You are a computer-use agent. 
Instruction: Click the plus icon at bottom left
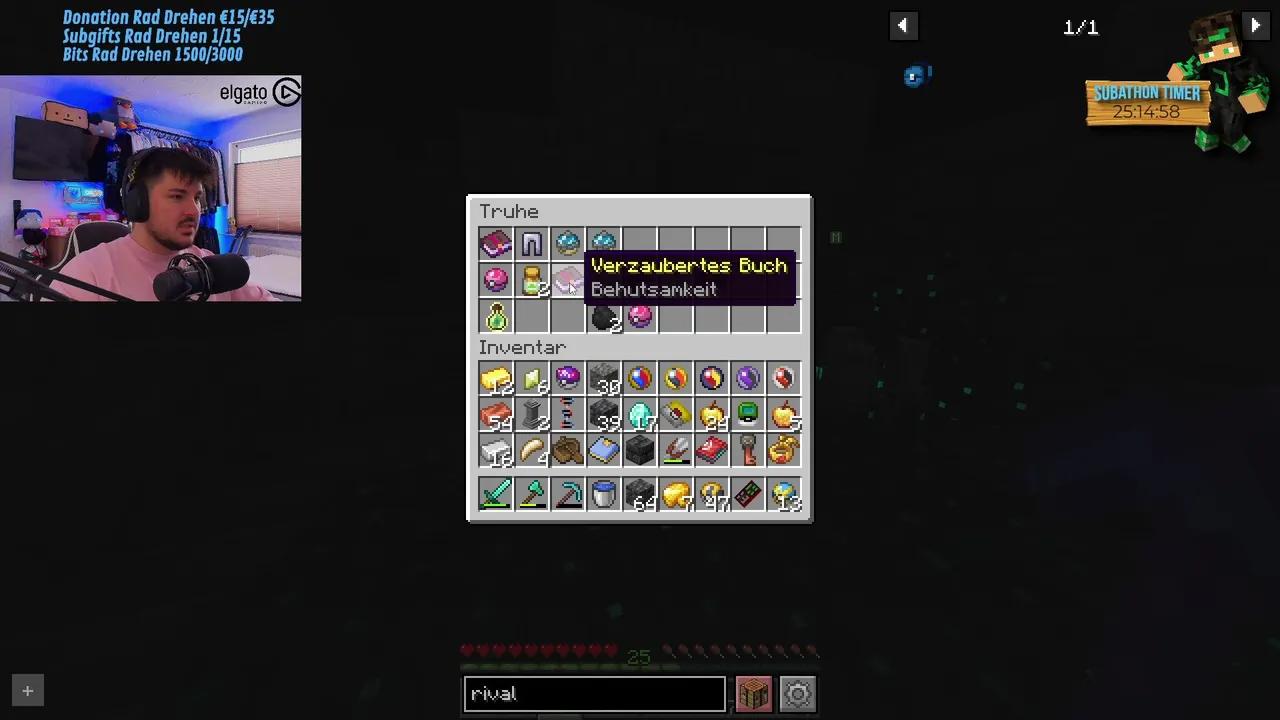tap(27, 690)
